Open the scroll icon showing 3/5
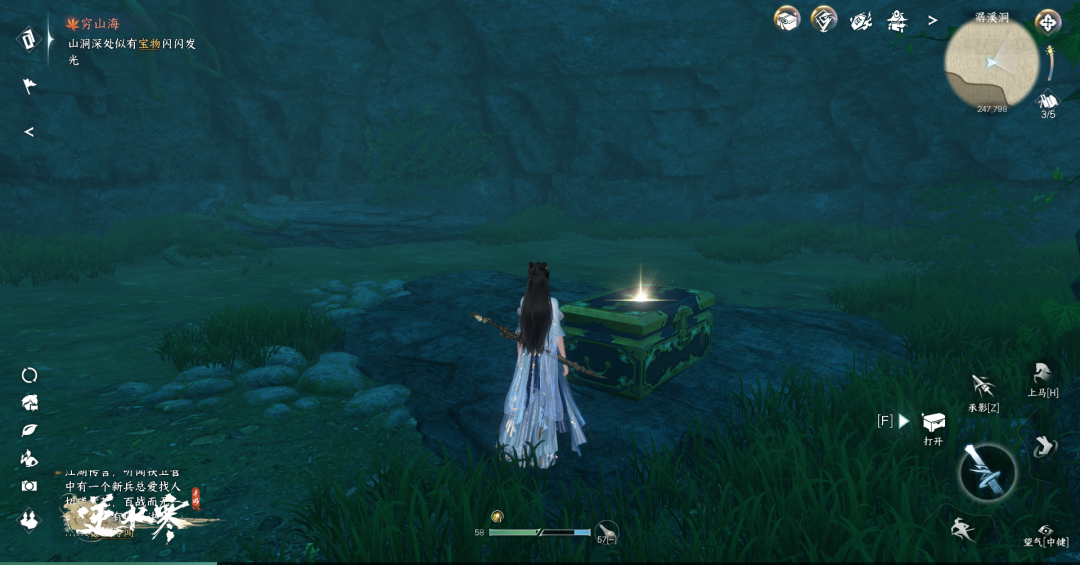This screenshot has width=1080, height=565. click(1048, 101)
